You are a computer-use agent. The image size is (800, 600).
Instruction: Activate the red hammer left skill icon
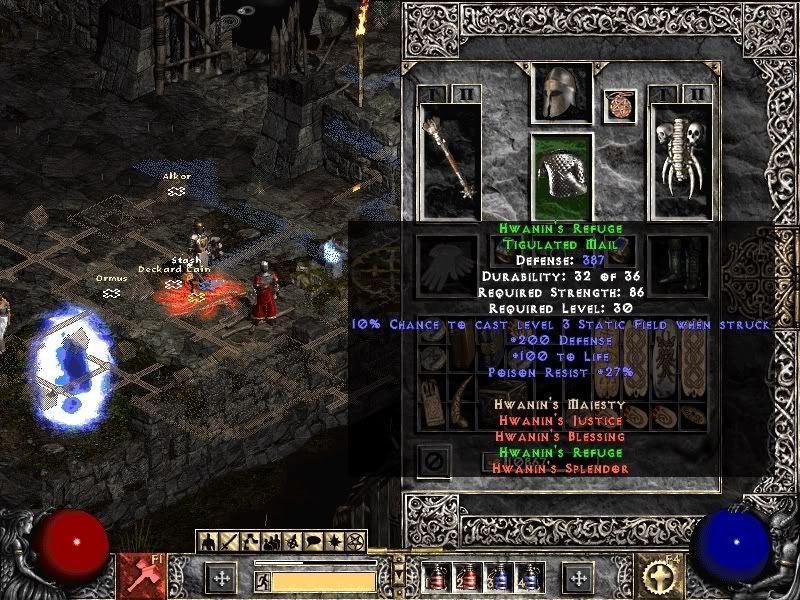pyautogui.click(x=138, y=576)
